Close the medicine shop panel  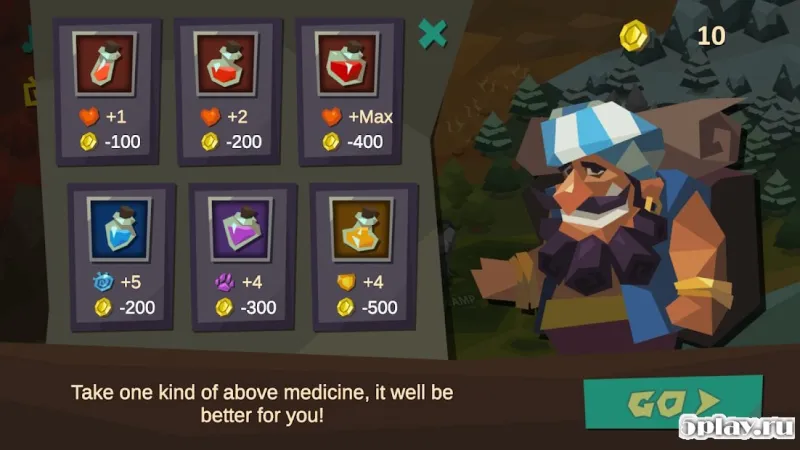pyautogui.click(x=432, y=34)
